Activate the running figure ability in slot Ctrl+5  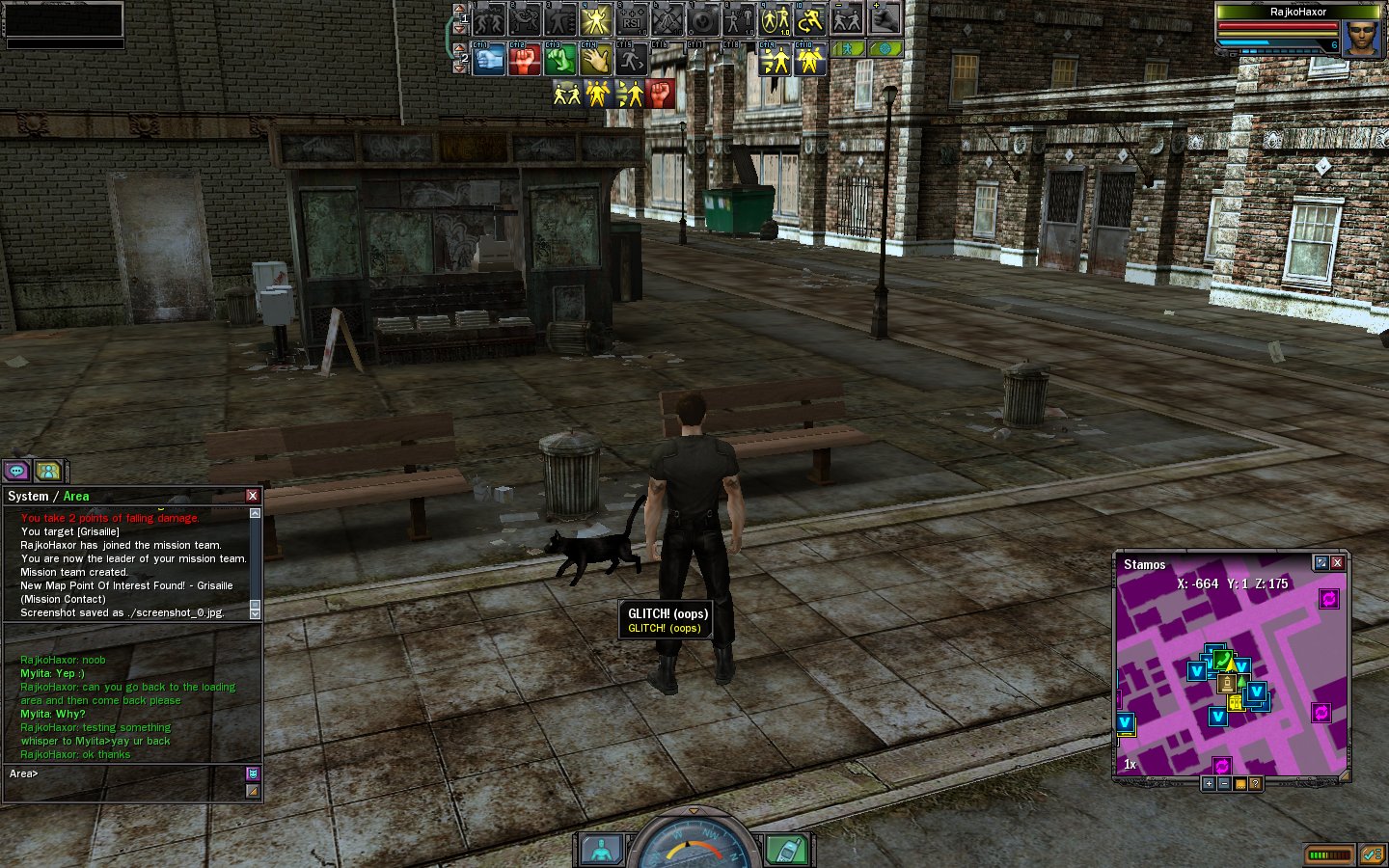point(631,60)
